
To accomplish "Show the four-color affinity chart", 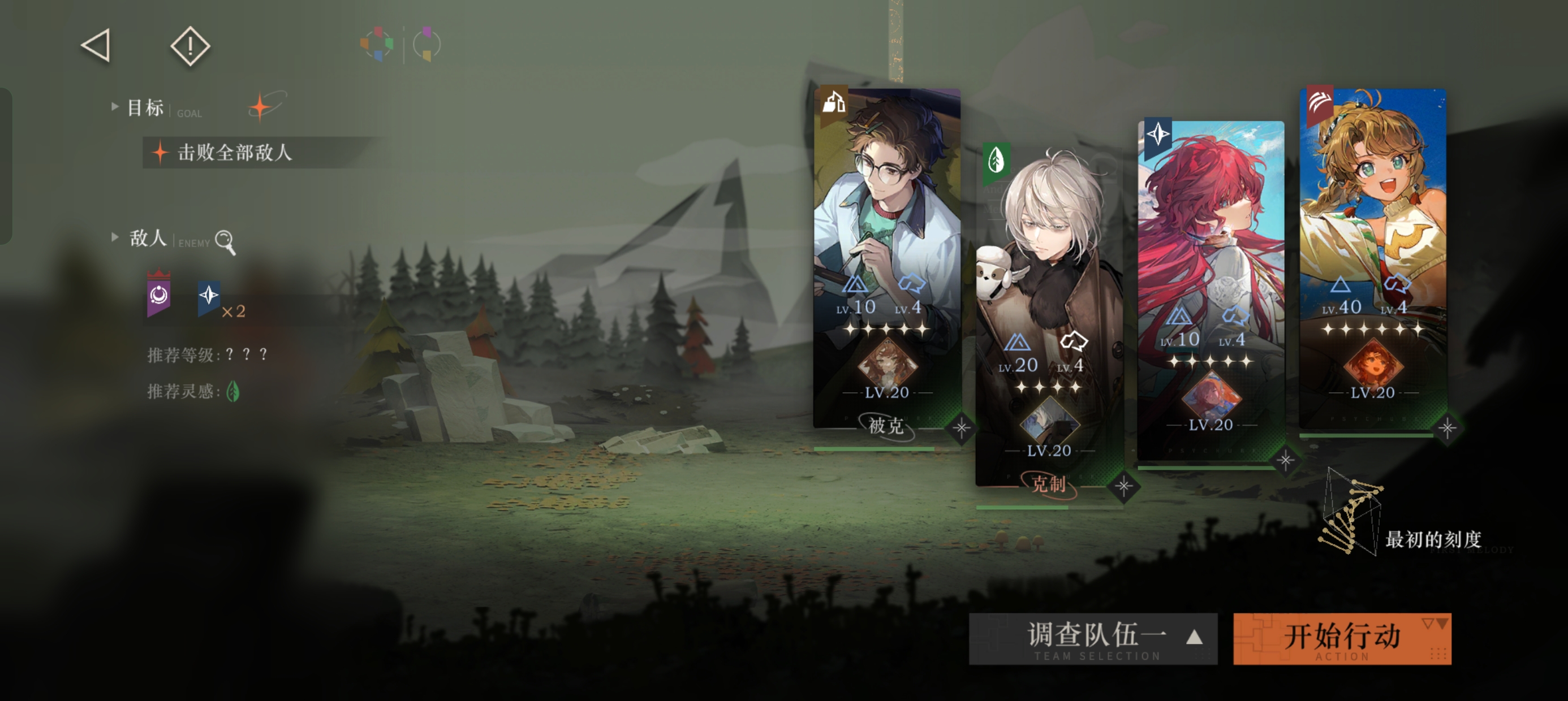I will tap(377, 44).
